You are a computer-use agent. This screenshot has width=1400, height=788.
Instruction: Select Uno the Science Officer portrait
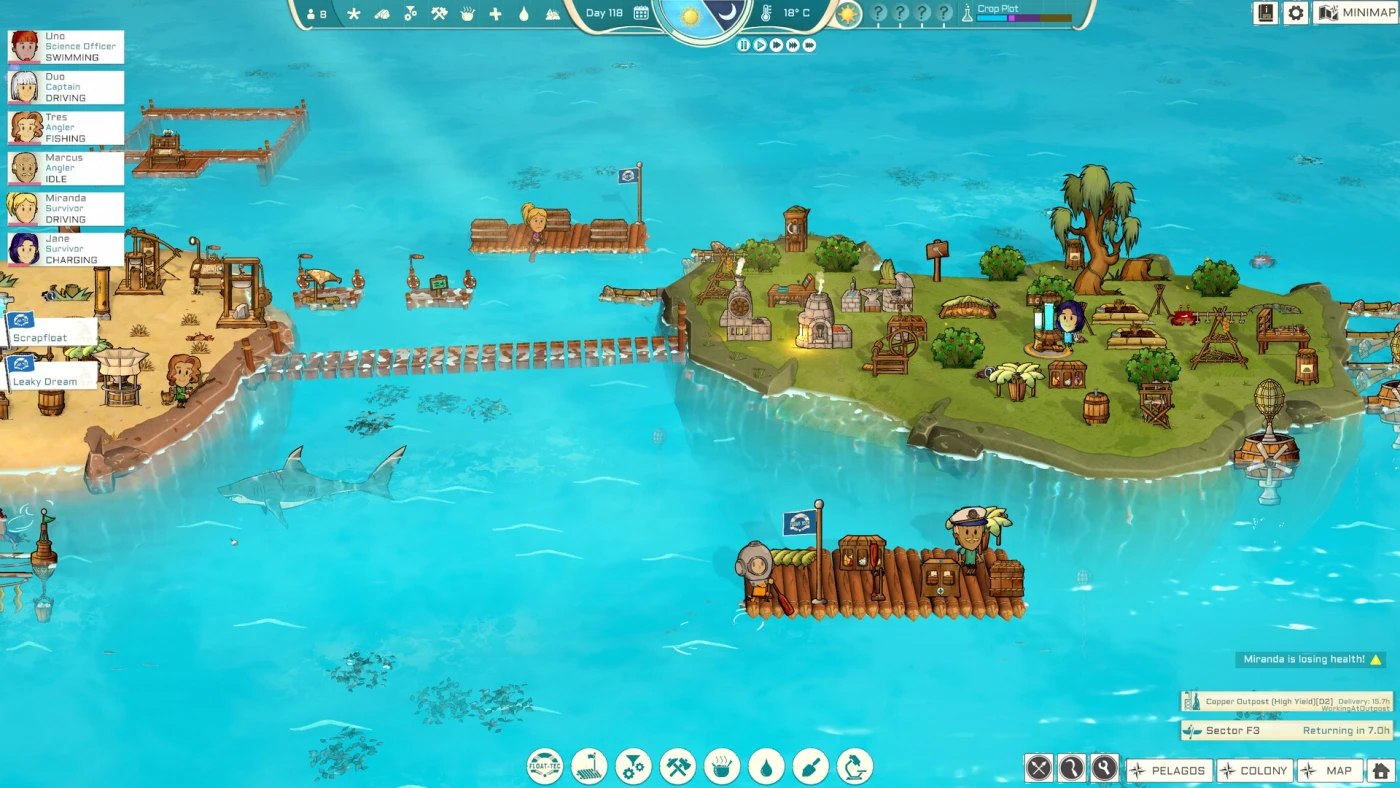[x=24, y=47]
